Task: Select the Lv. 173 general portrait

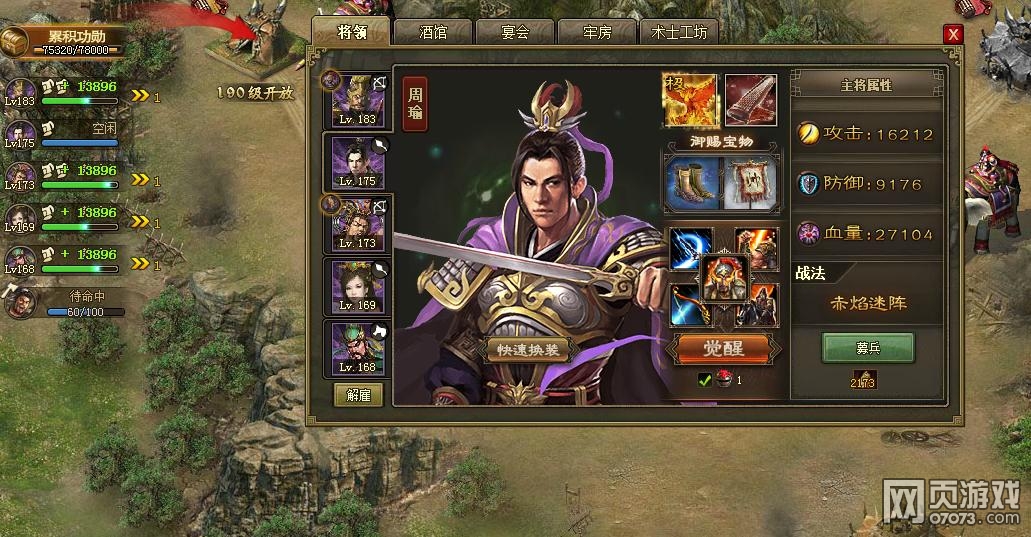Action: click(358, 224)
